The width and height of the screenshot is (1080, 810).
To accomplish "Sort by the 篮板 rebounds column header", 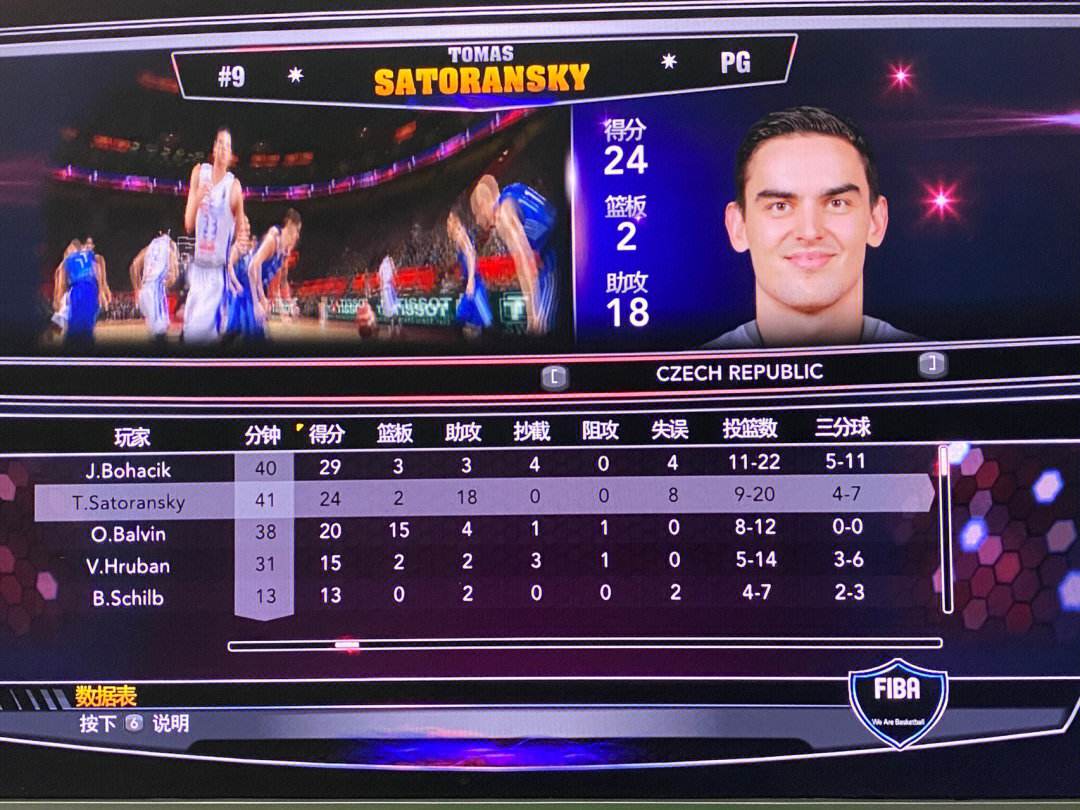I will [395, 433].
